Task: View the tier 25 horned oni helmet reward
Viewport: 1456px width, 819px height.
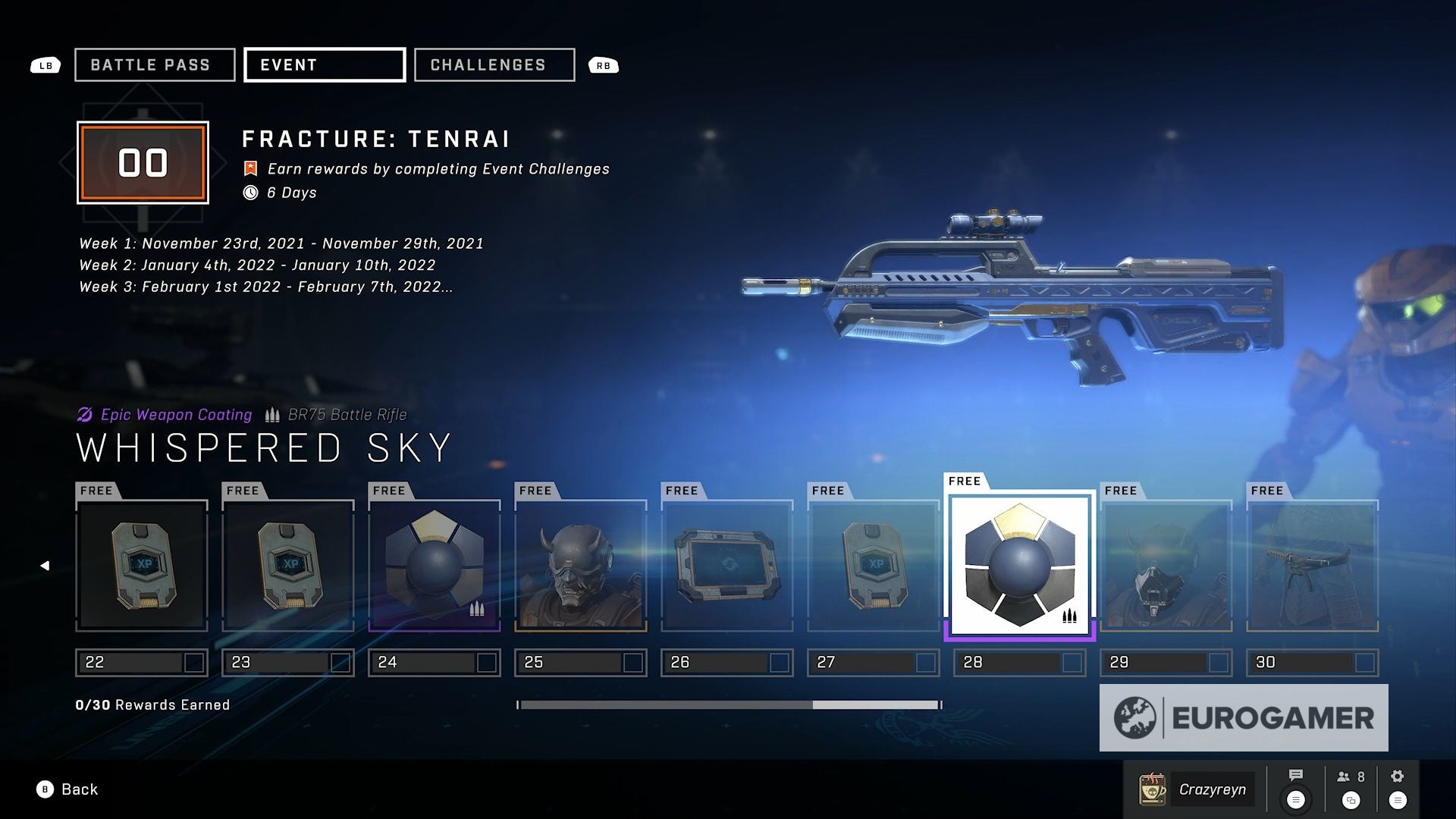Action: coord(581,566)
